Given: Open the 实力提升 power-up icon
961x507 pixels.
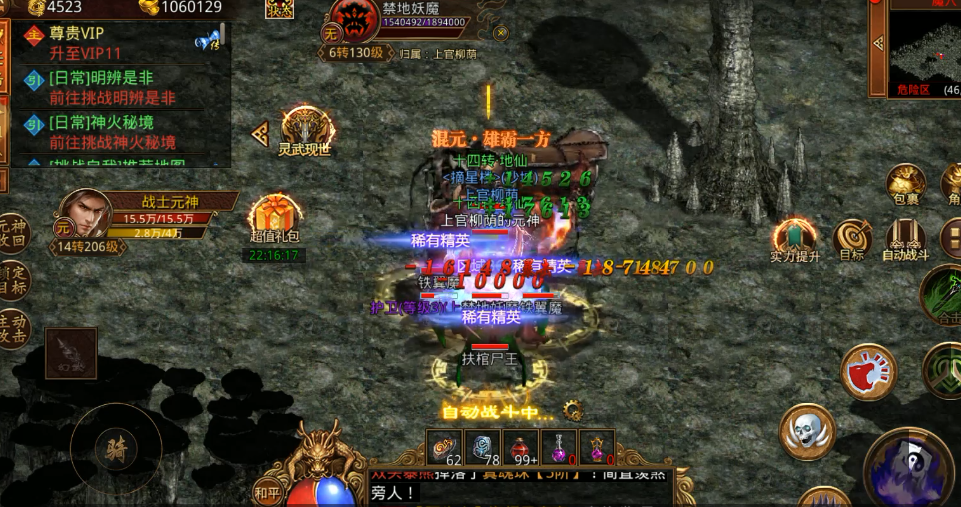Looking at the screenshot, I should pyautogui.click(x=795, y=238).
